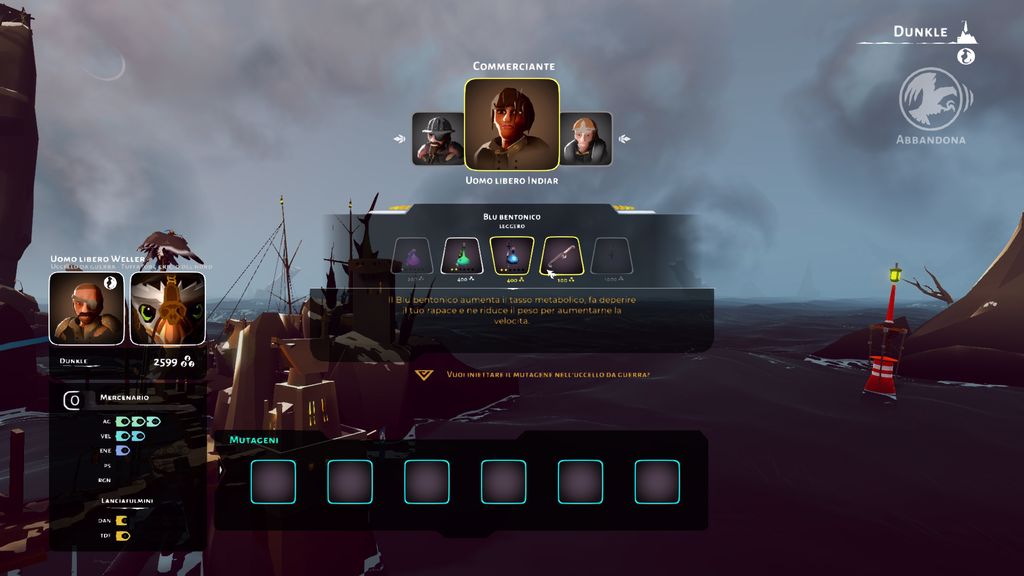This screenshot has height=576, width=1024.
Task: Select the syringe item for 100
Action: tap(561, 256)
